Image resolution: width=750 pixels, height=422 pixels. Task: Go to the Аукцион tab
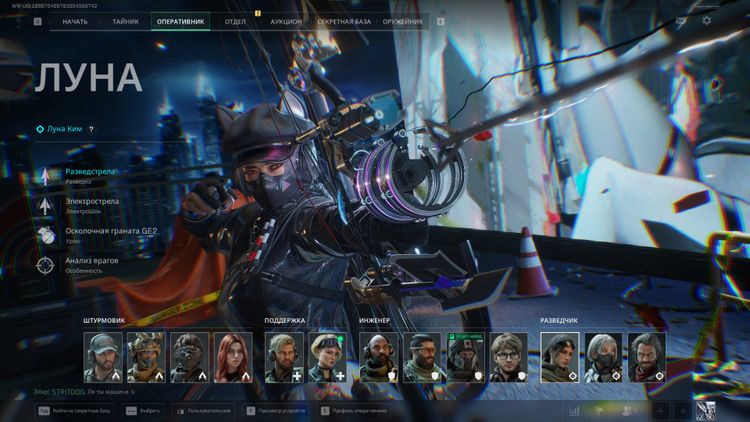point(286,20)
